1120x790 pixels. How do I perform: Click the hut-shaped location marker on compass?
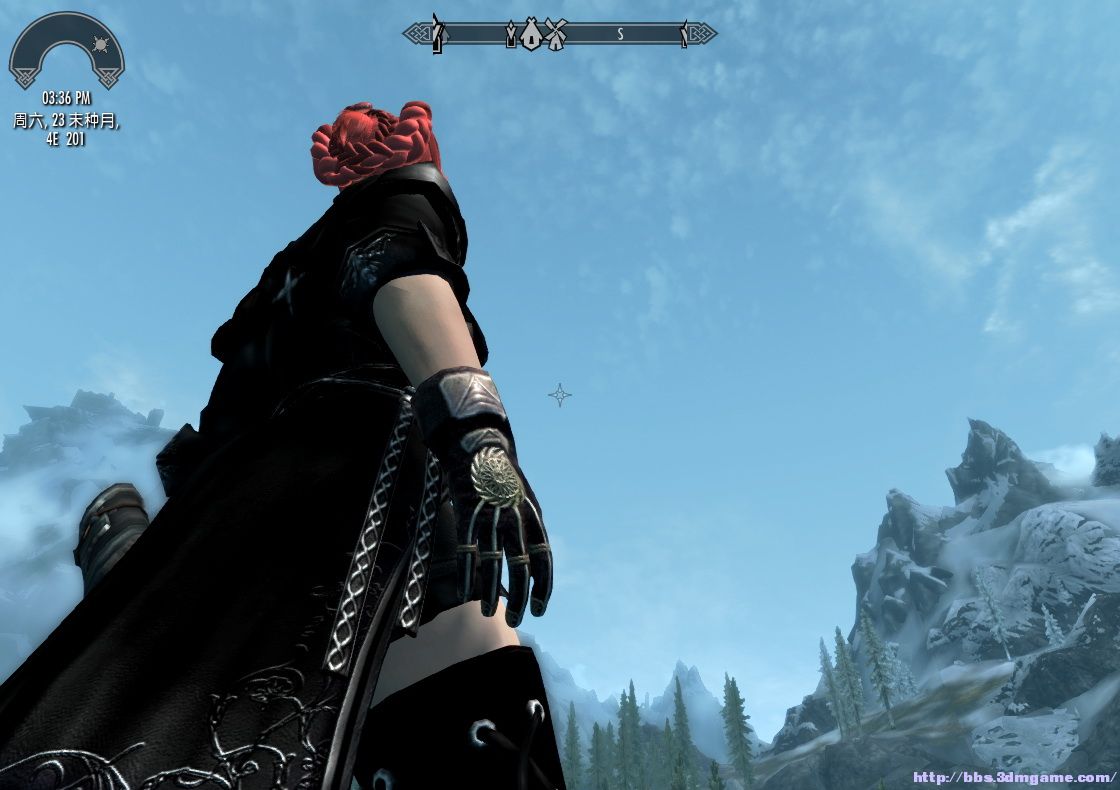[531, 35]
